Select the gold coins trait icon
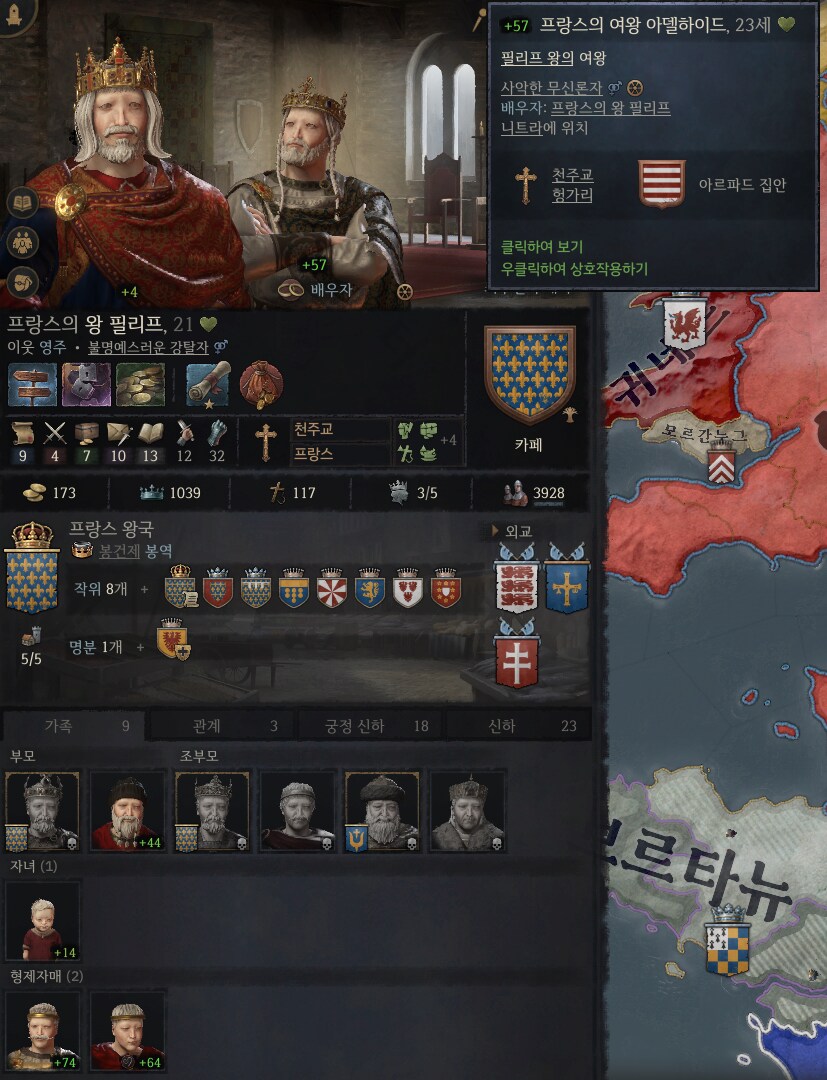This screenshot has width=827, height=1080. click(x=140, y=385)
